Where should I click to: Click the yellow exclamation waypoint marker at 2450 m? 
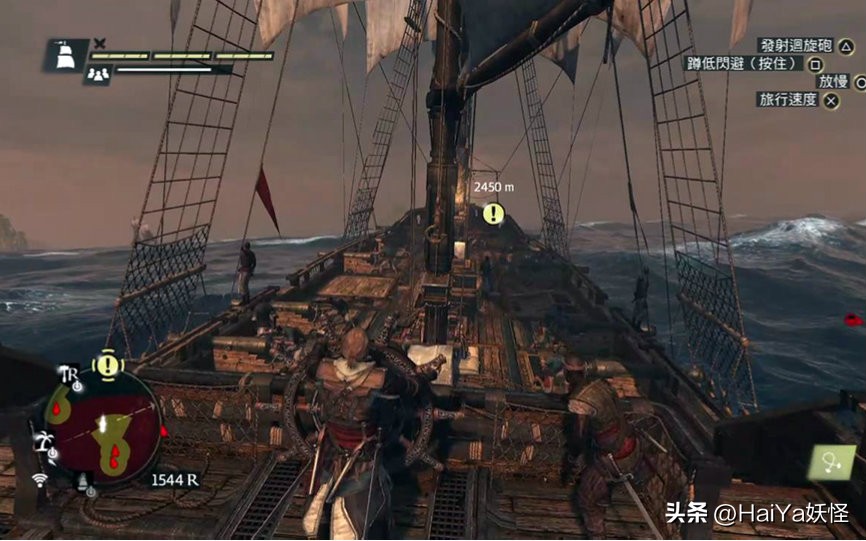[493, 213]
